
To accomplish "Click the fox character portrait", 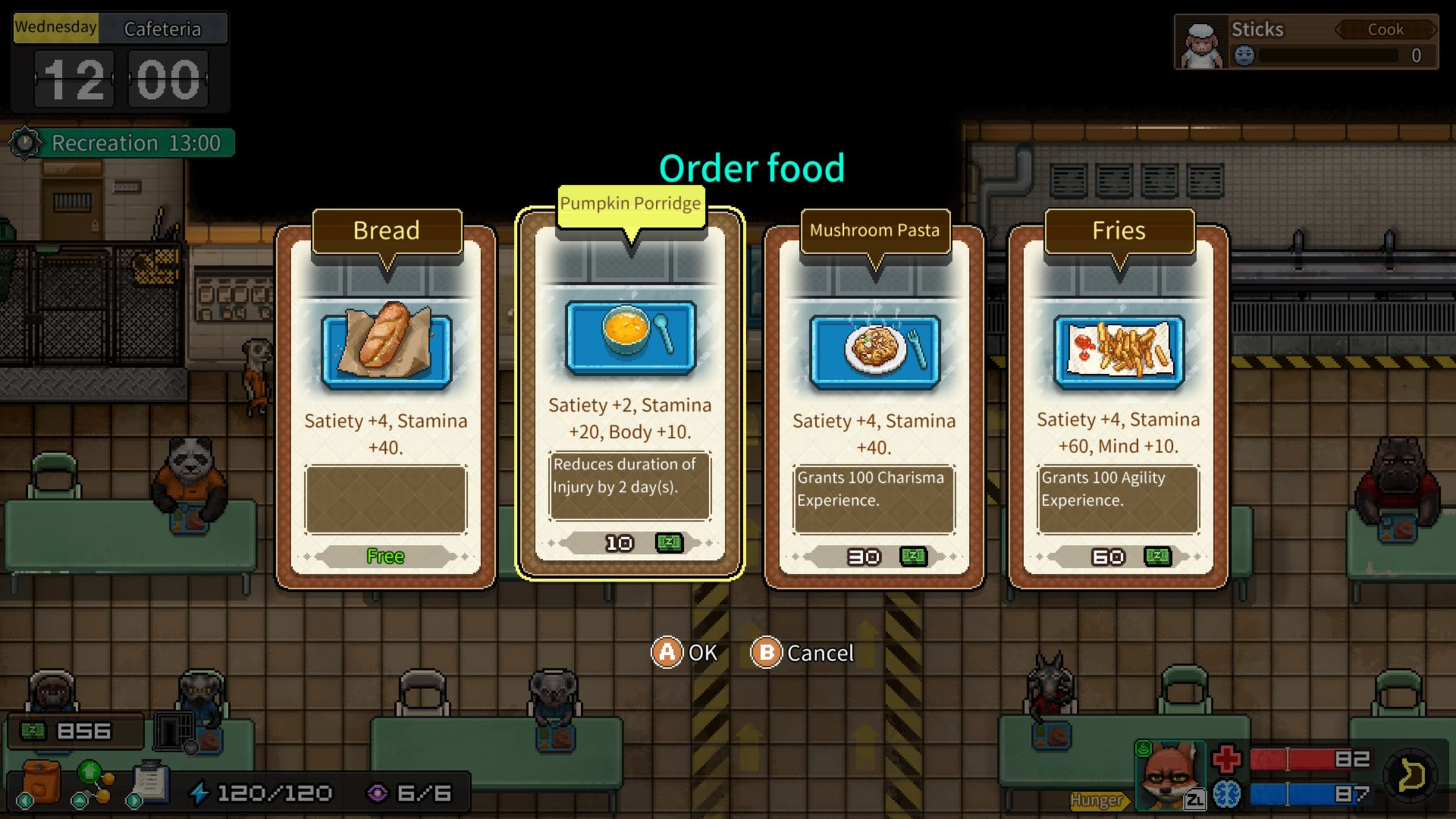I will click(x=1168, y=777).
